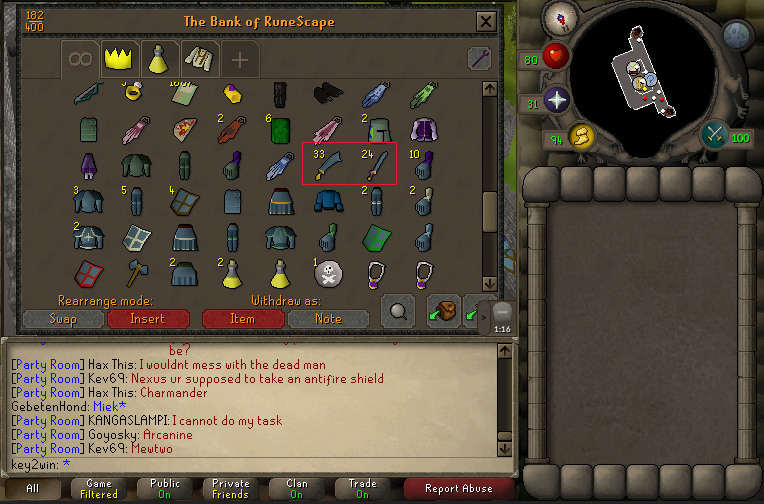Click the magnifying glass search button

399,311
